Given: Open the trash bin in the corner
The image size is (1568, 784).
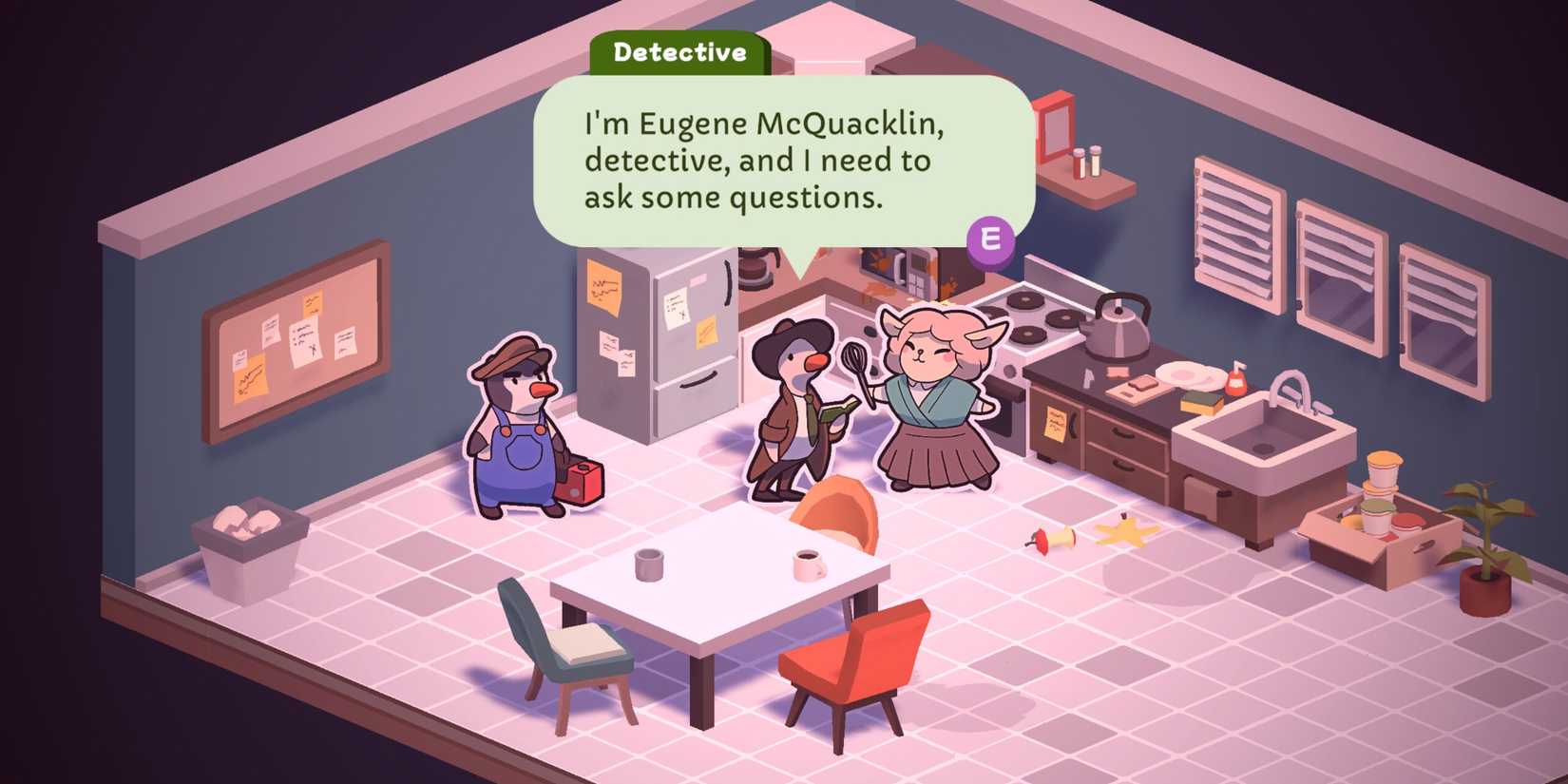Looking at the screenshot, I should point(252,546).
